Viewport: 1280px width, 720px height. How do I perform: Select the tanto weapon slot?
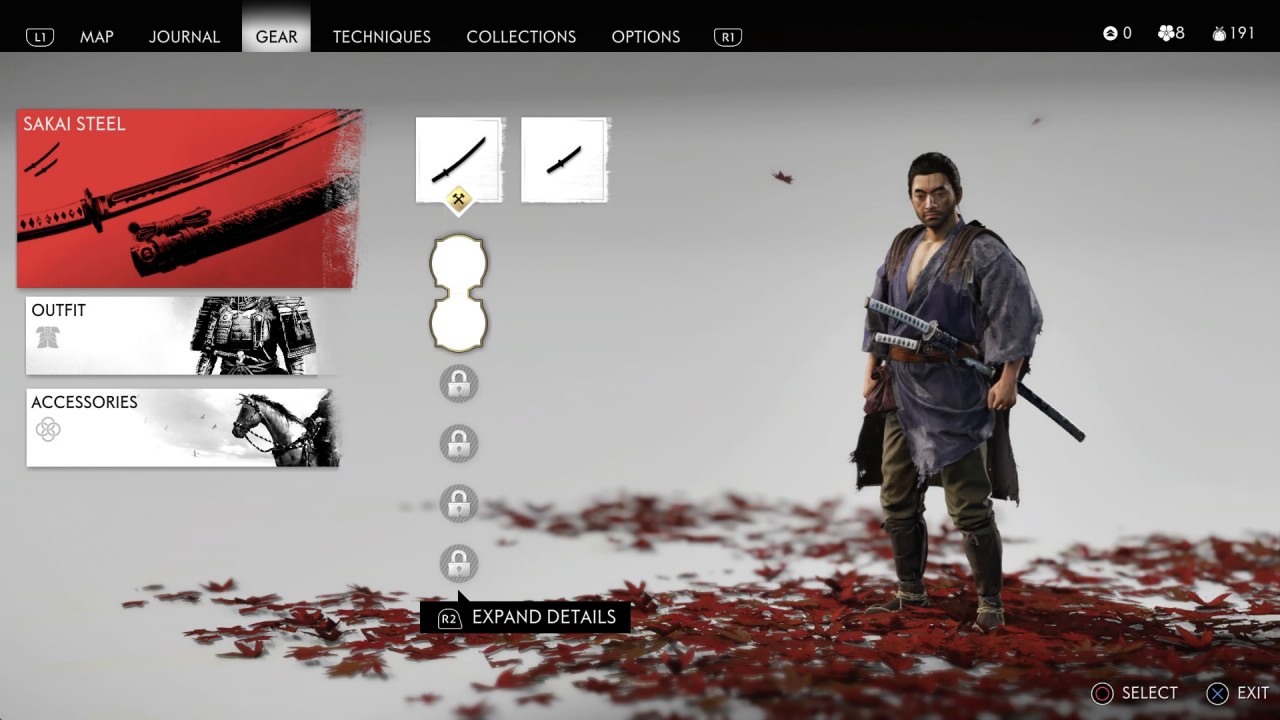565,160
